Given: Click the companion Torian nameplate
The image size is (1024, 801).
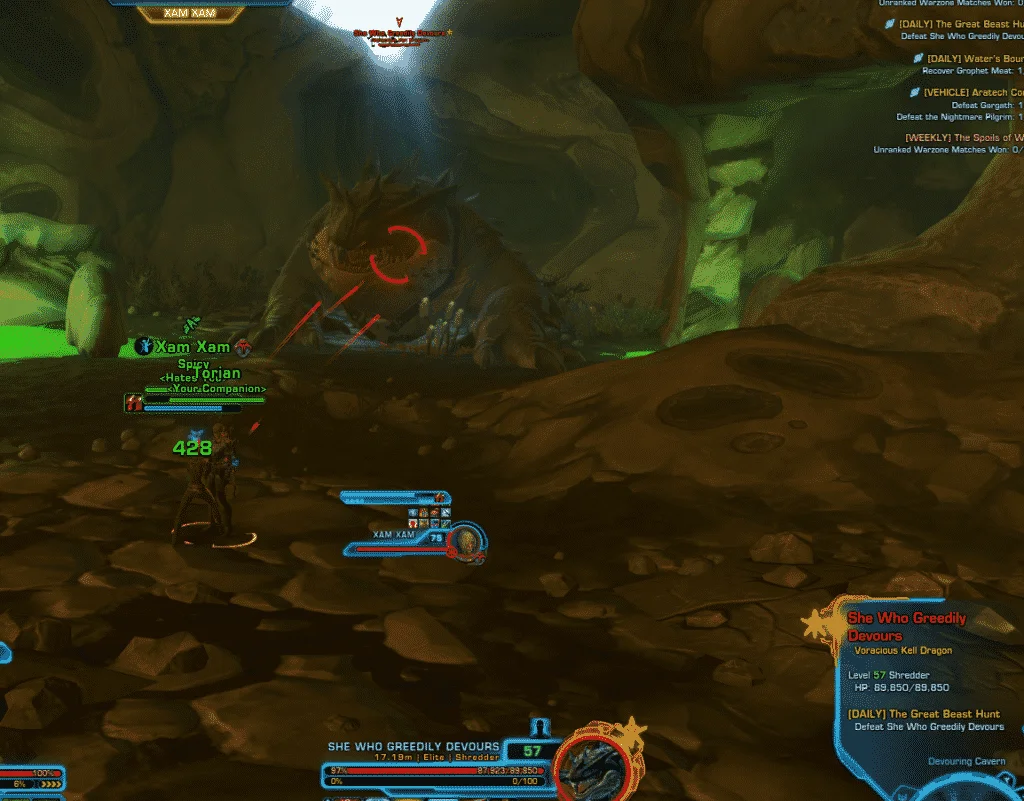Looking at the screenshot, I should point(218,374).
